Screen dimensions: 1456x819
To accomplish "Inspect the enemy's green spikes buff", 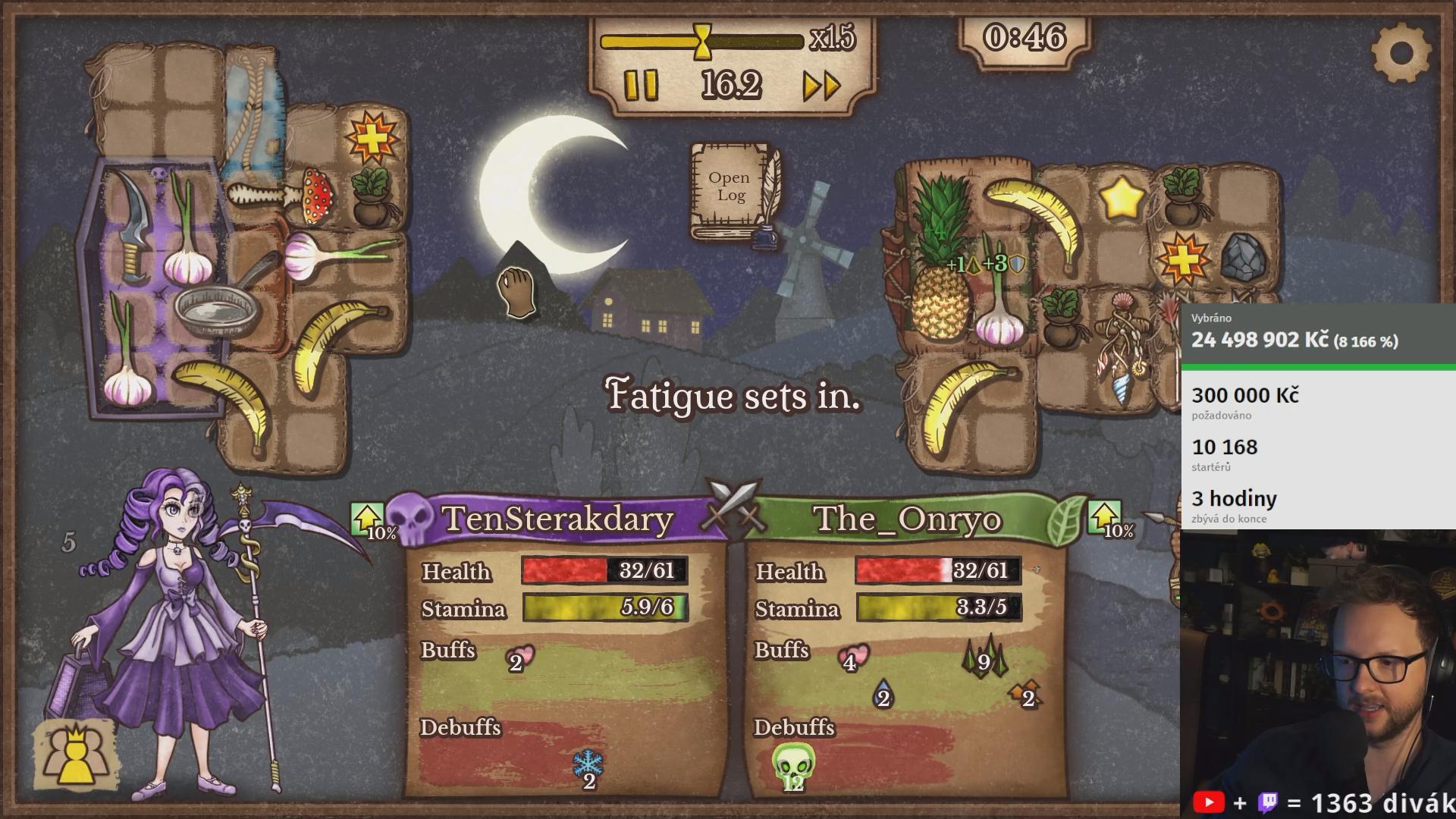I will pyautogui.click(x=984, y=657).
